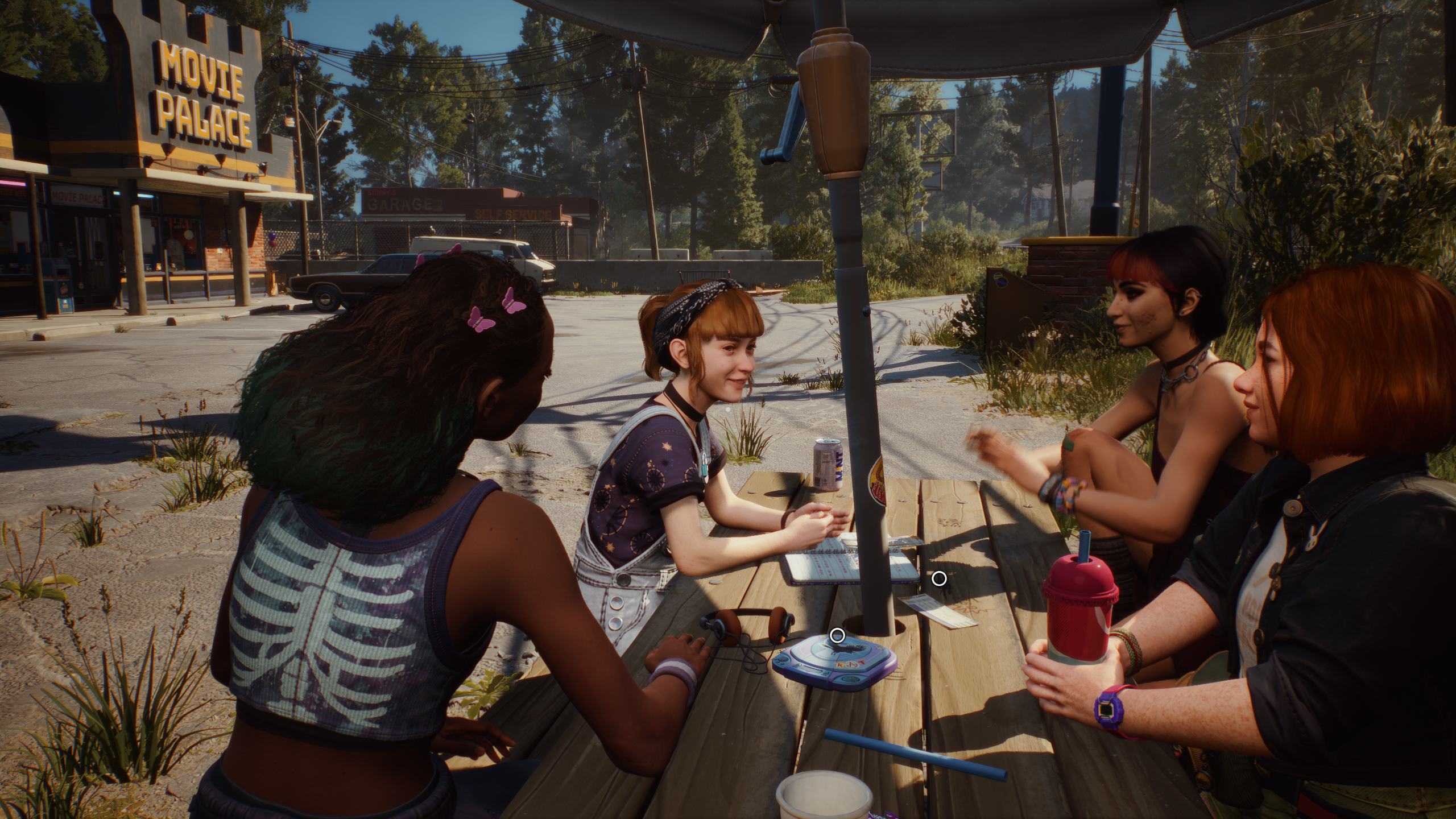The height and width of the screenshot is (819, 1456).
Task: Select the interaction marker on the spider
Action: pyautogui.click(x=939, y=579)
